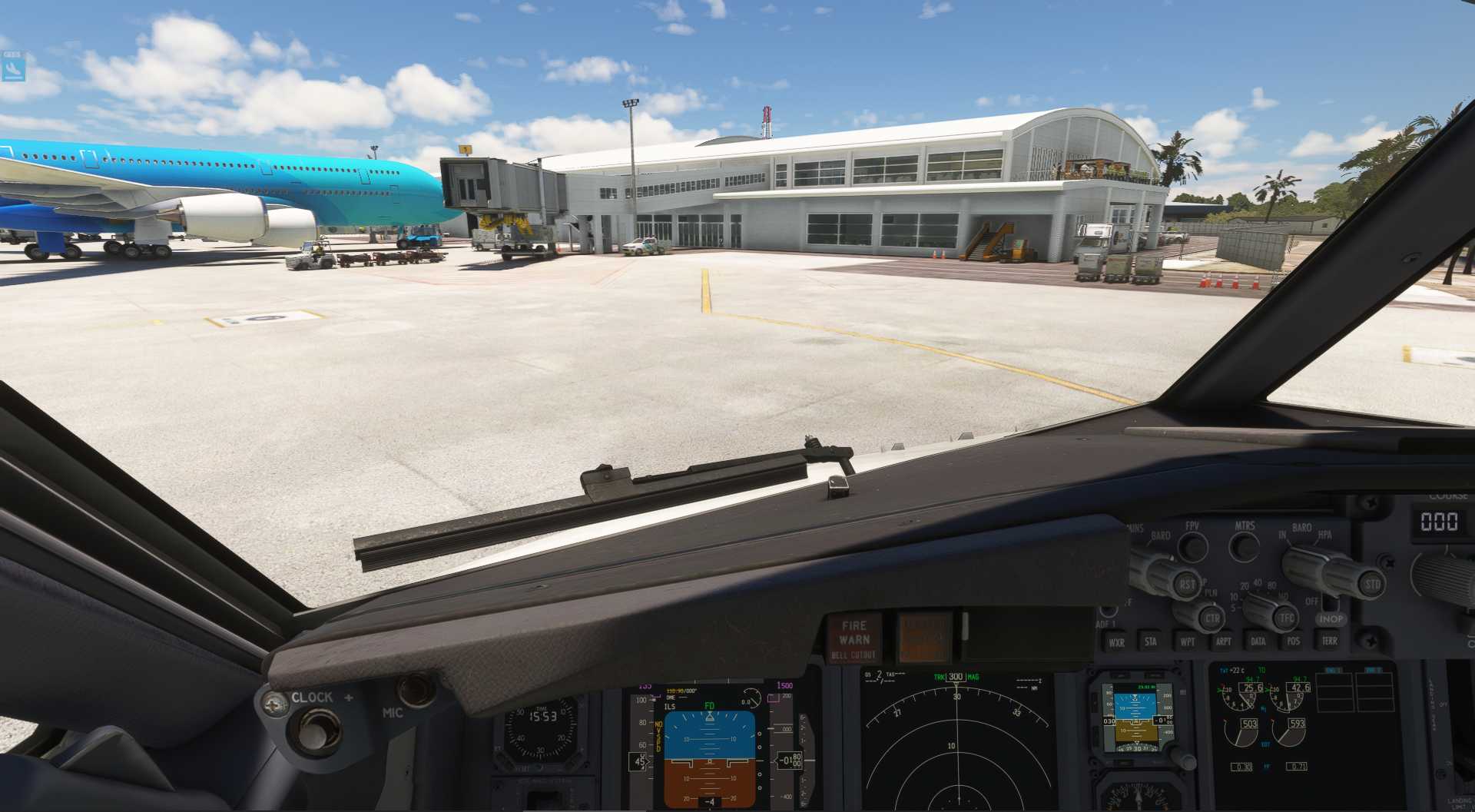This screenshot has height=812, width=1475.
Task: Toggle the MTRS meters button
Action: click(1244, 546)
